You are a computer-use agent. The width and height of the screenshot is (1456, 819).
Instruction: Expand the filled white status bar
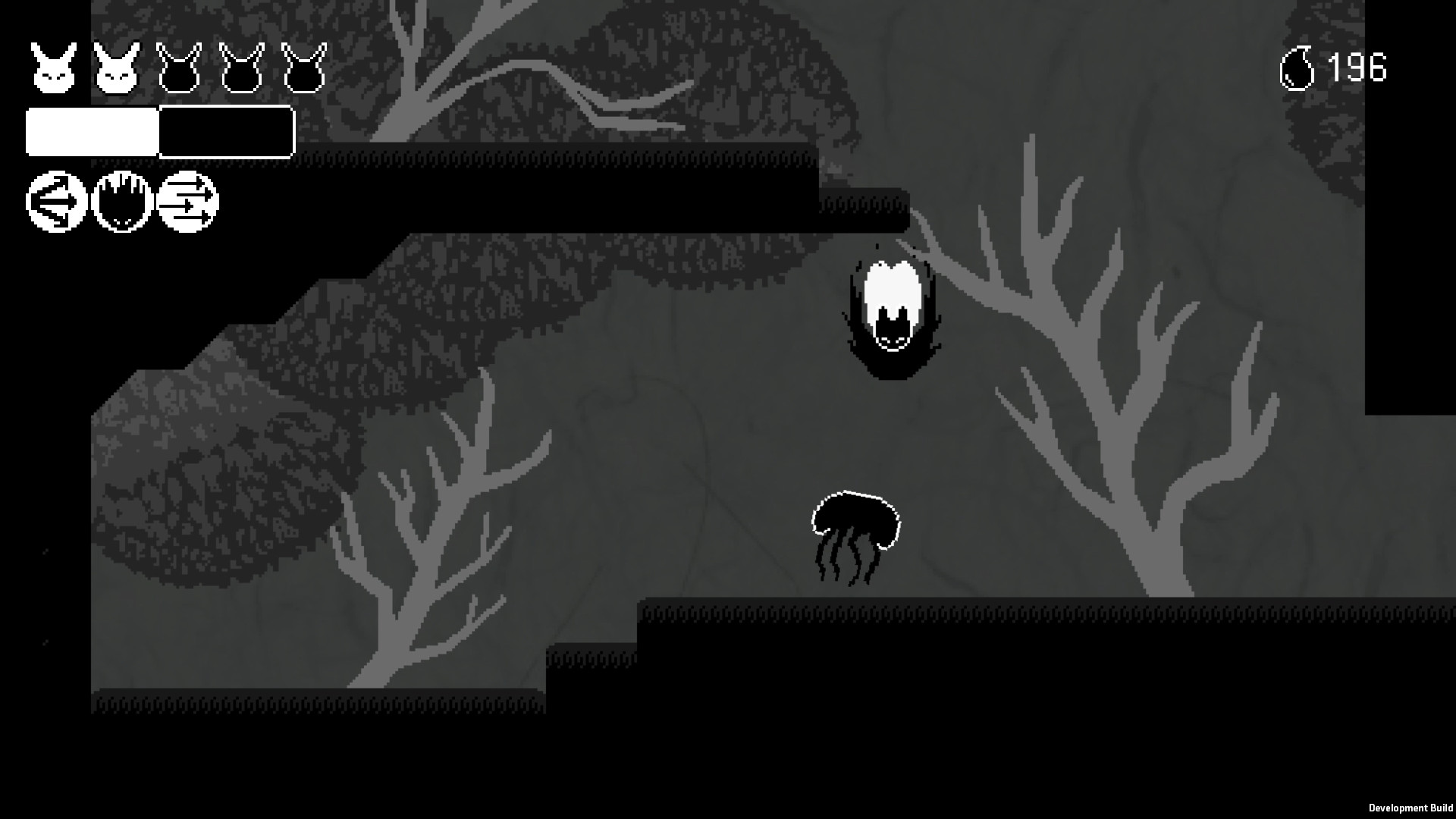[x=91, y=133]
